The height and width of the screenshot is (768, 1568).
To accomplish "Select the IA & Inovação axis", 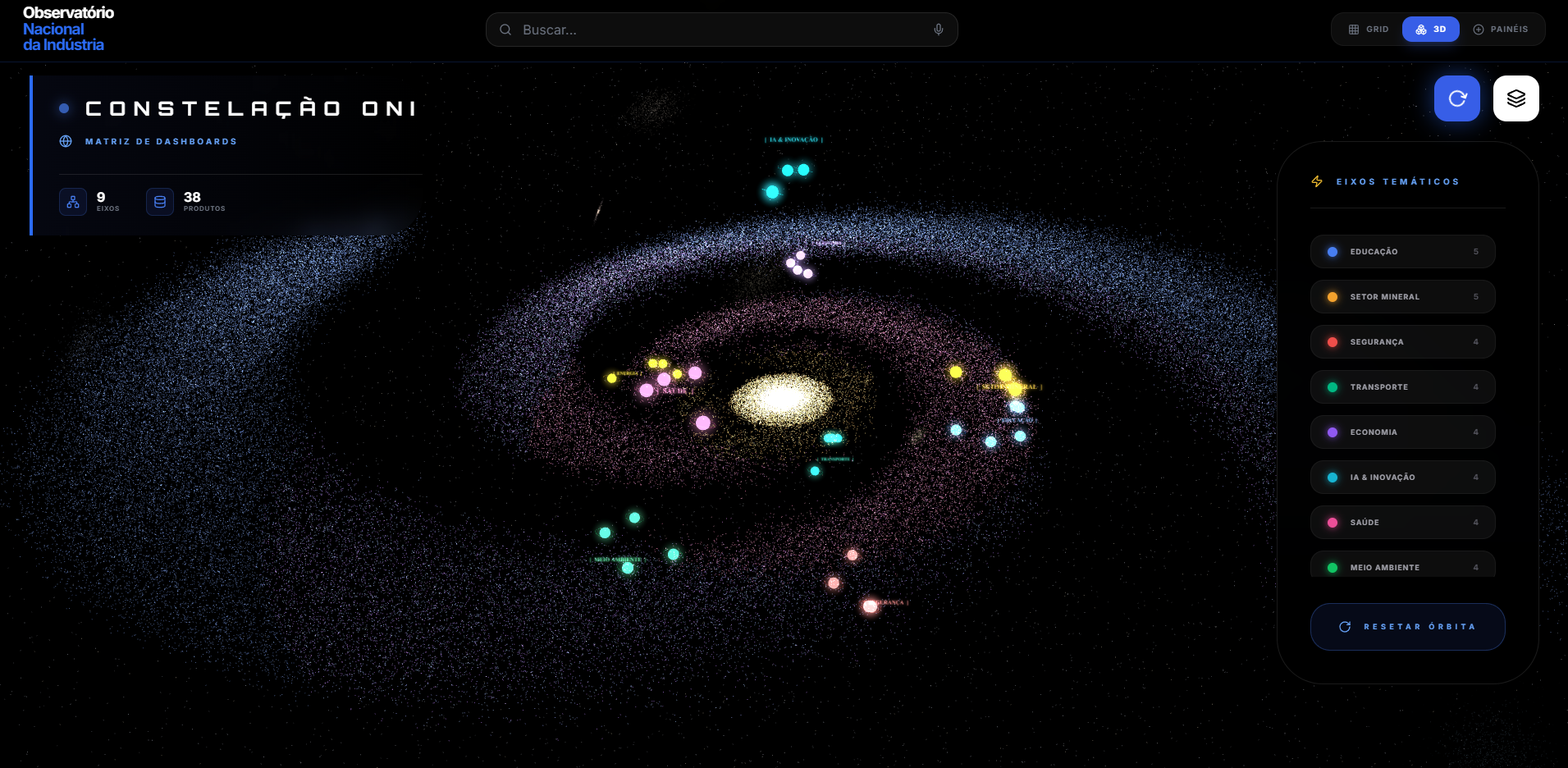I will 1402,478.
